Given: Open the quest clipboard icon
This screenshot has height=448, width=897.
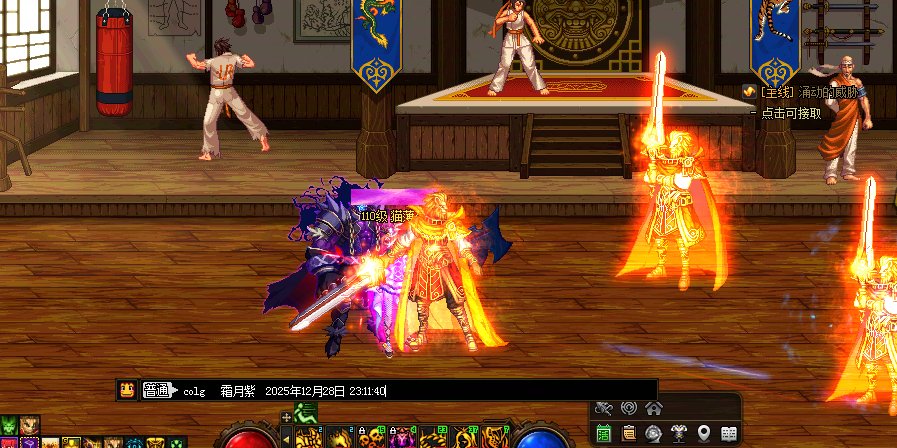Looking at the screenshot, I should 629,433.
